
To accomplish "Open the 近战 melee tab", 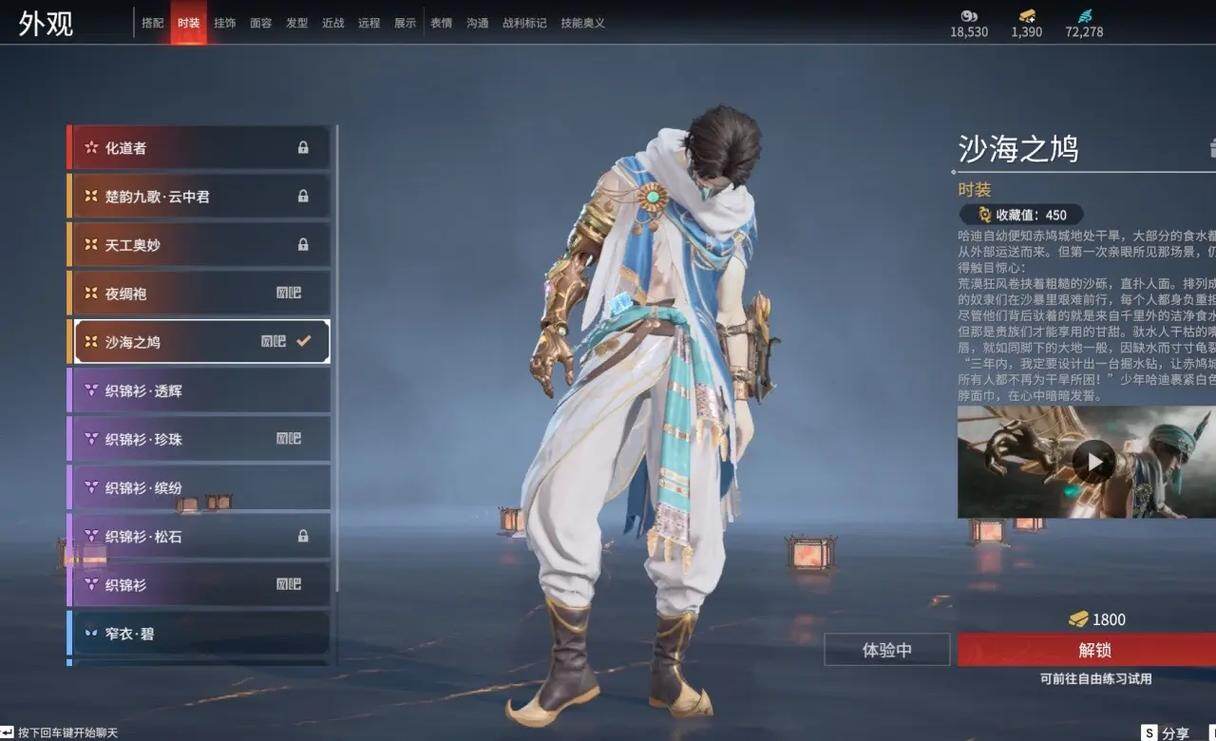I will click(332, 23).
